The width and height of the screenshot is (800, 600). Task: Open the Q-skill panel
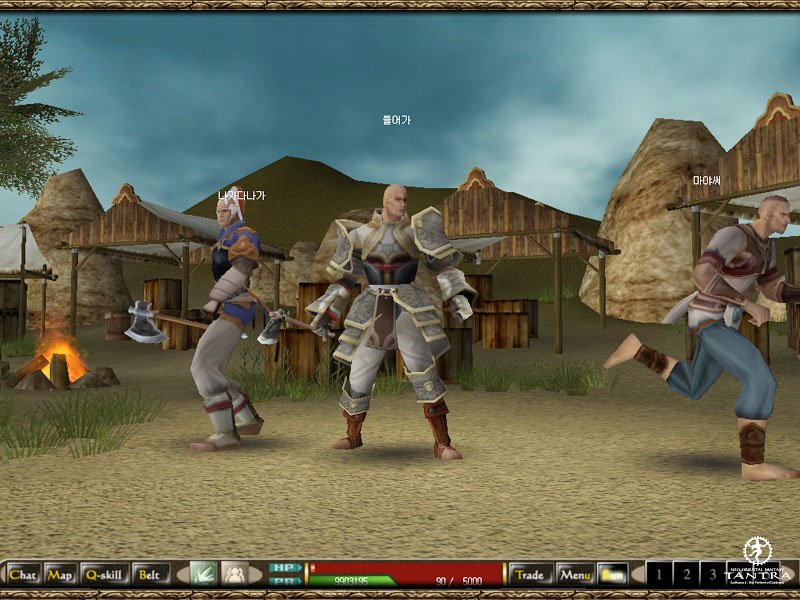click(104, 575)
